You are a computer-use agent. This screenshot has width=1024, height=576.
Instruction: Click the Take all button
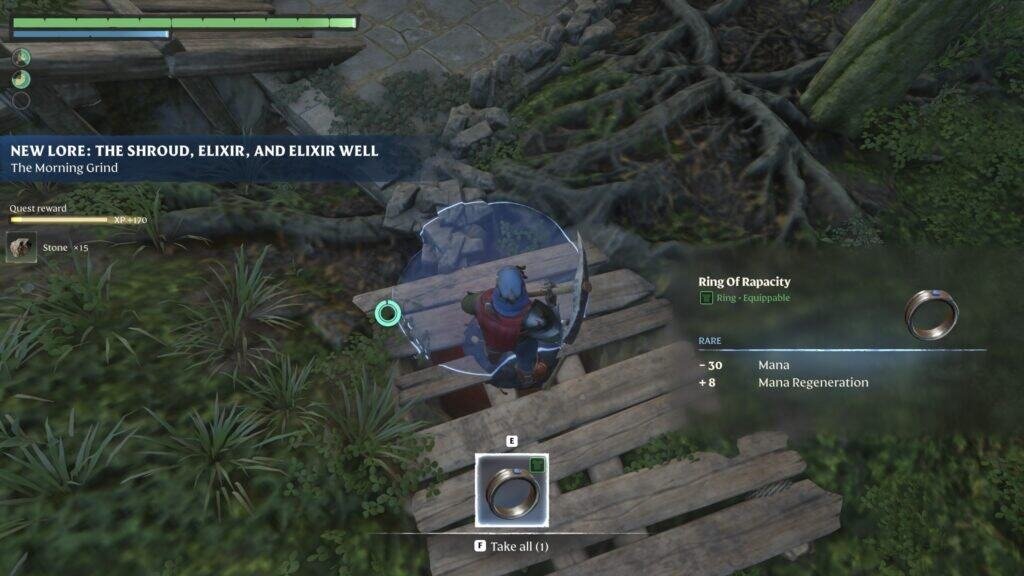pos(511,547)
